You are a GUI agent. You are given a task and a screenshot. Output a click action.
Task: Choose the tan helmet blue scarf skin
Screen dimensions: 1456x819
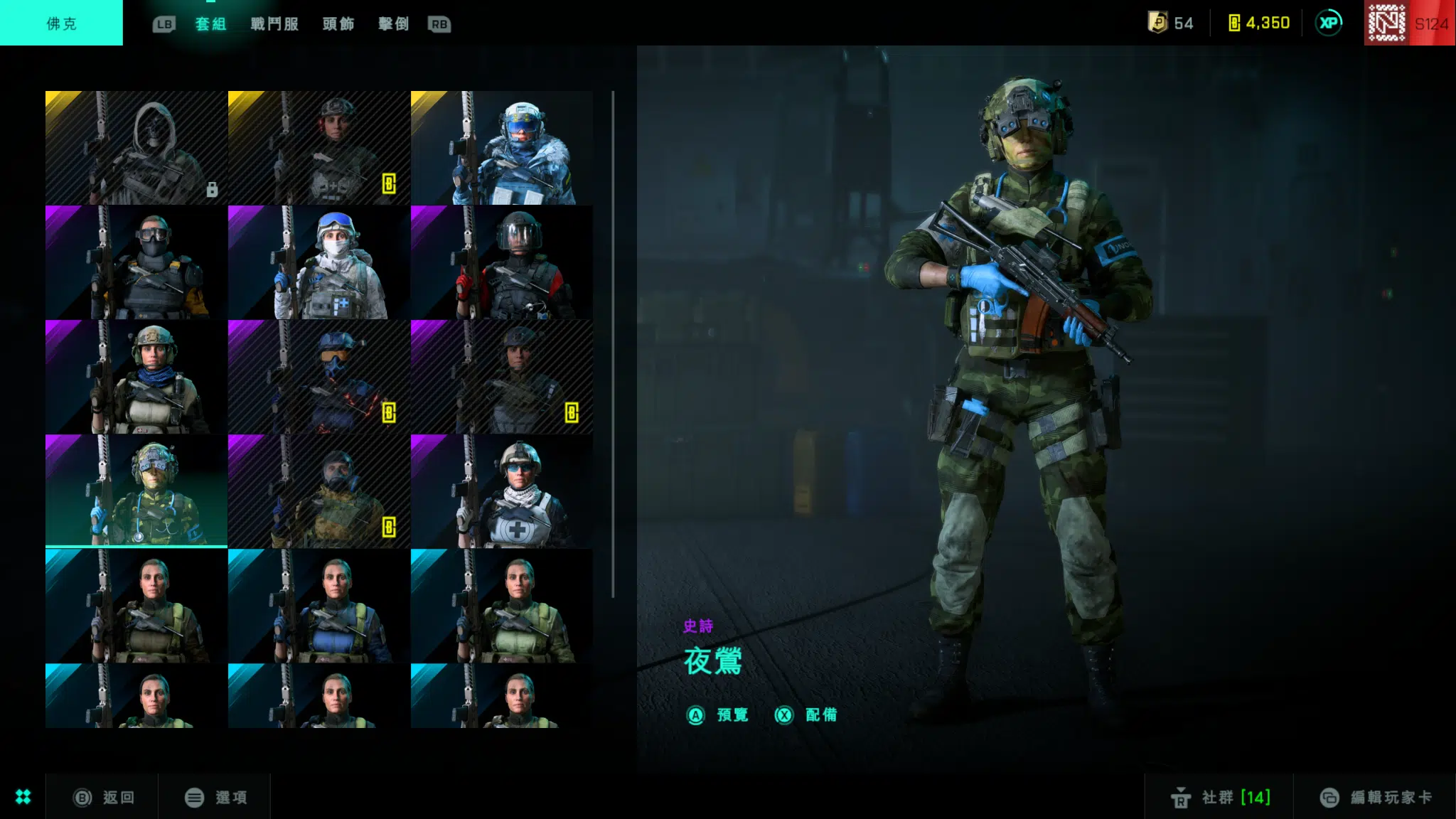click(136, 377)
